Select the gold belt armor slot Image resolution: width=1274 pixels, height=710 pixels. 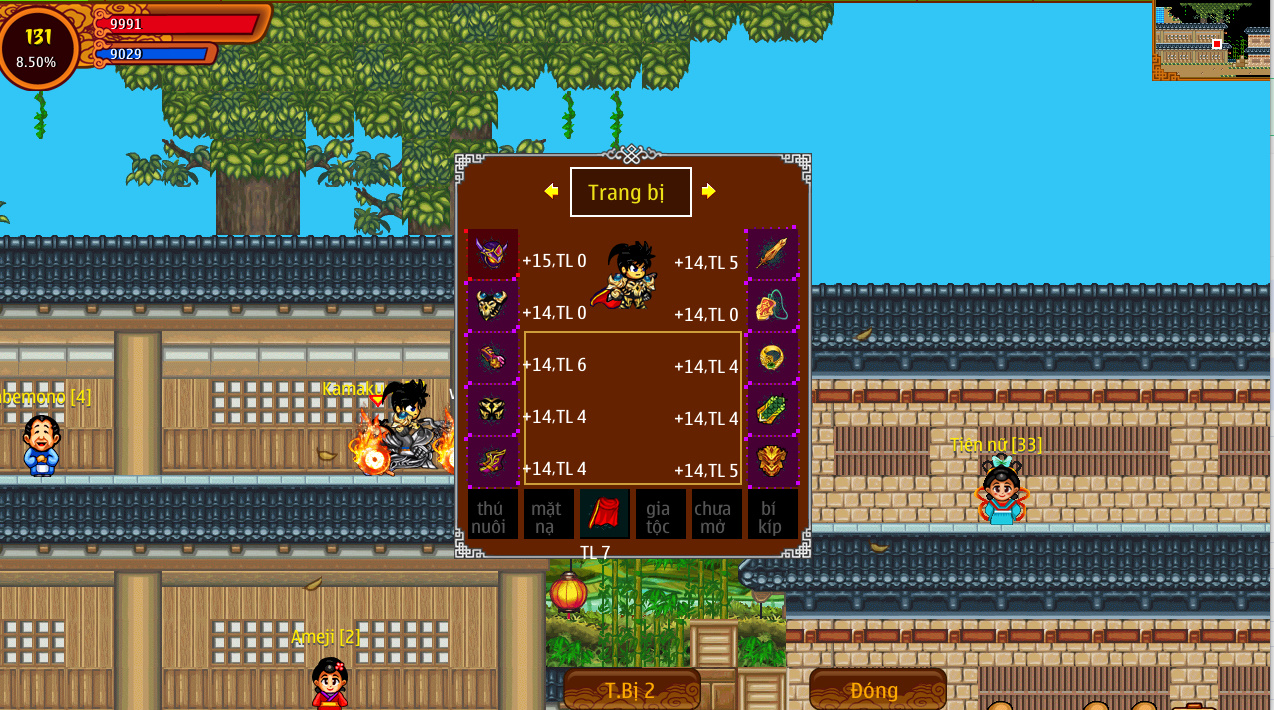[492, 409]
